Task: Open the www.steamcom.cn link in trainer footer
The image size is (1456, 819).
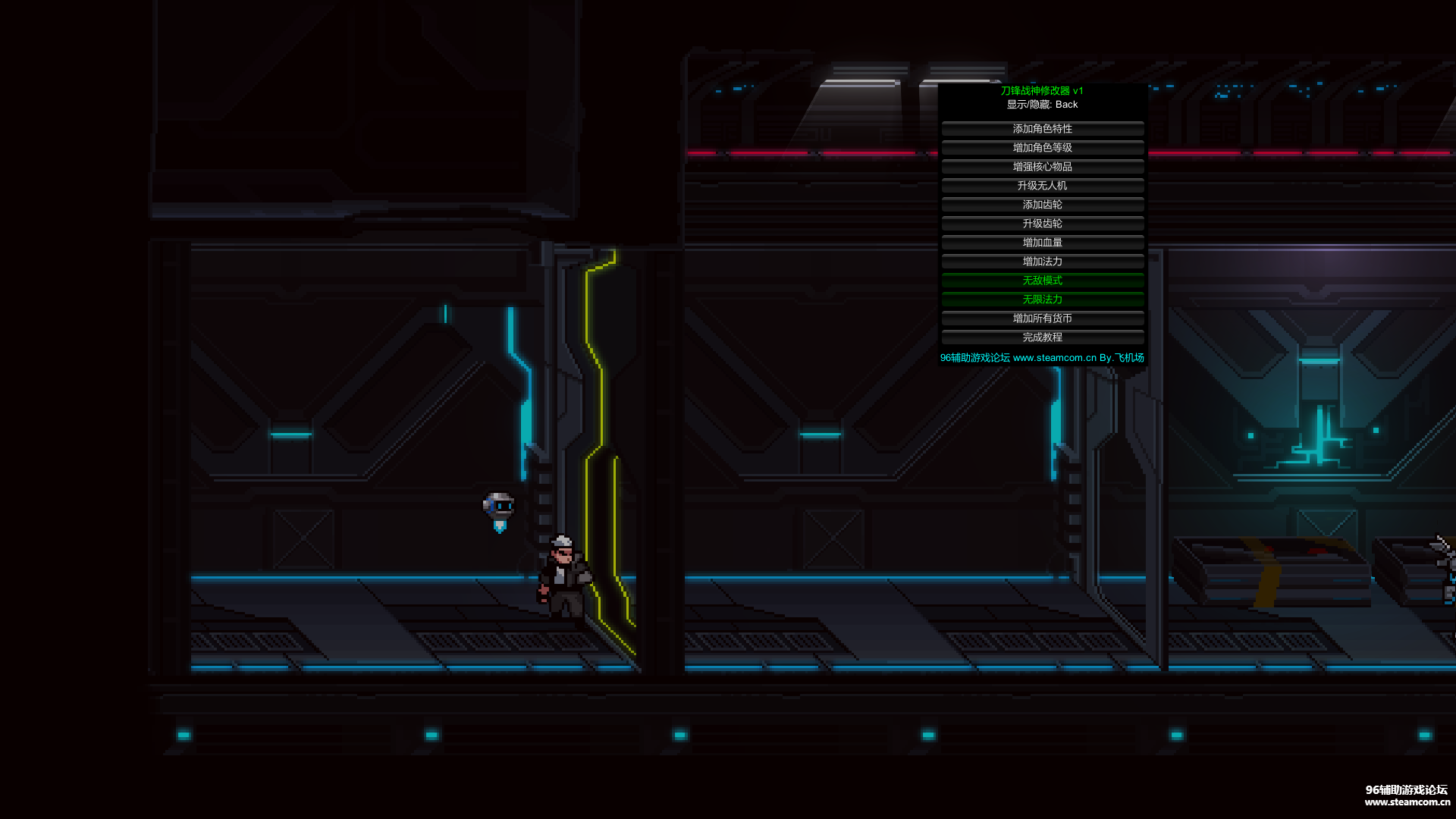Action: click(1054, 358)
